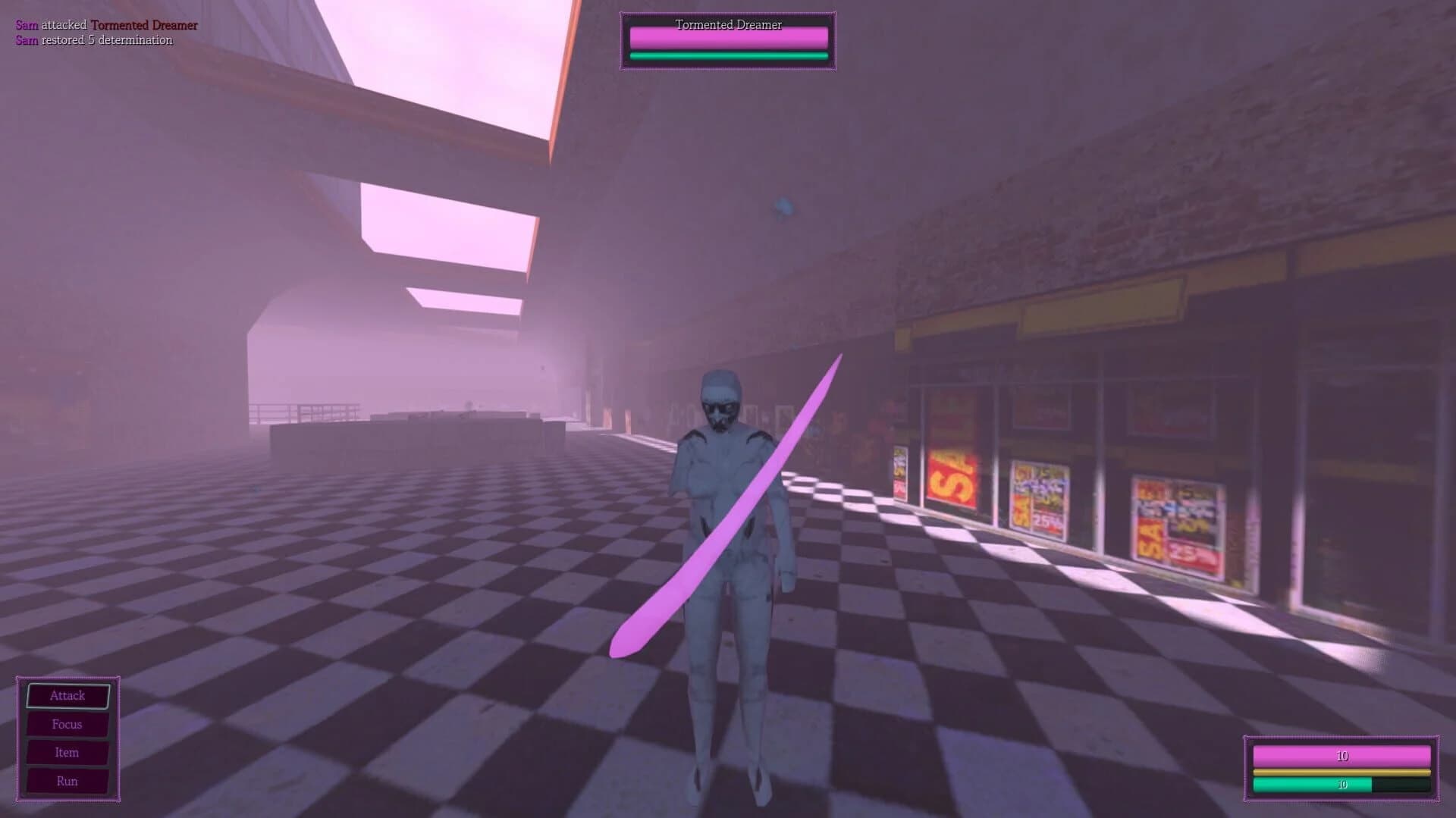Click the Sam name in the combat log

pos(25,24)
